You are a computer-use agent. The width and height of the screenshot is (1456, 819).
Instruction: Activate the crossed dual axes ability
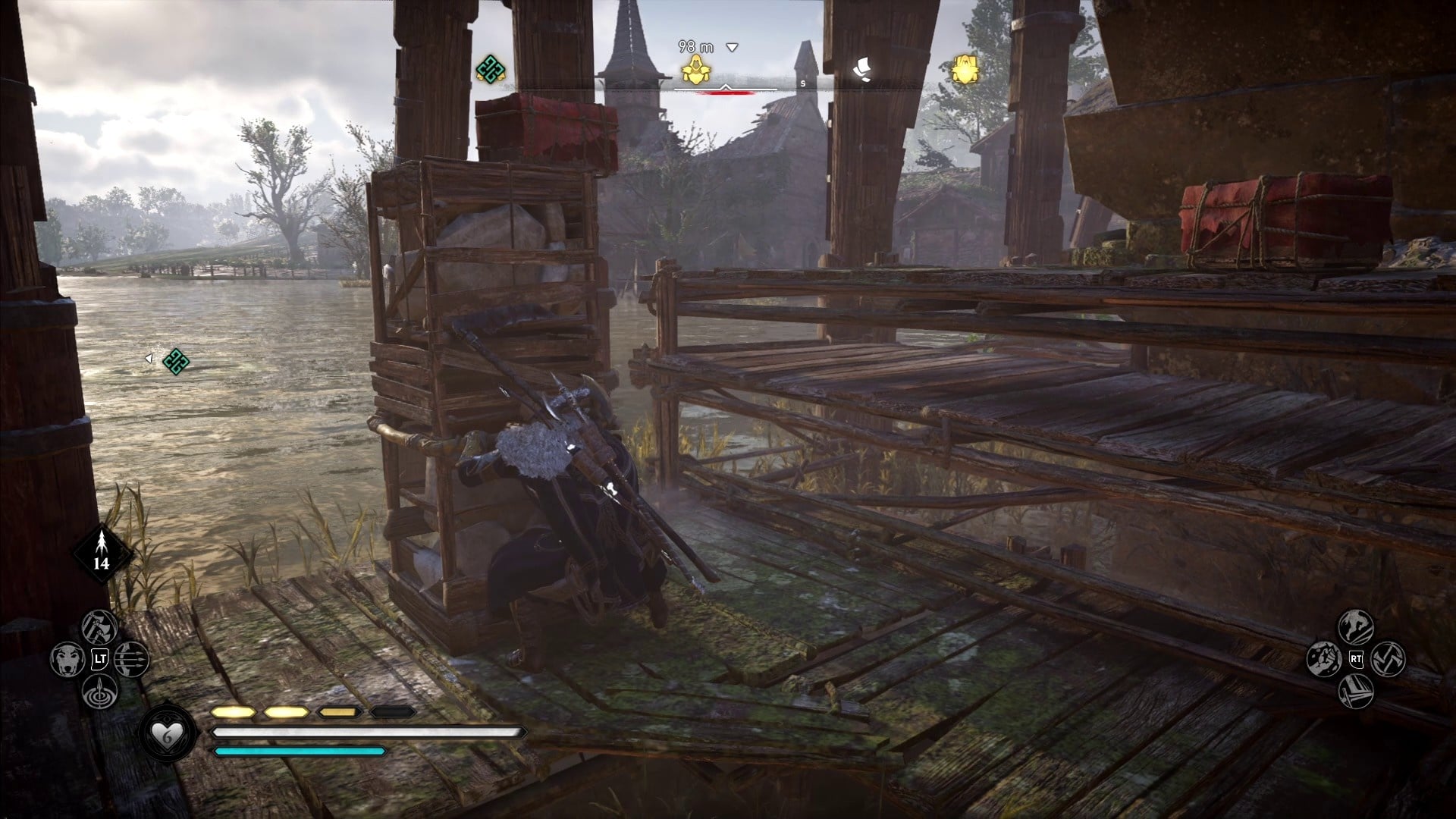[x=1389, y=659]
